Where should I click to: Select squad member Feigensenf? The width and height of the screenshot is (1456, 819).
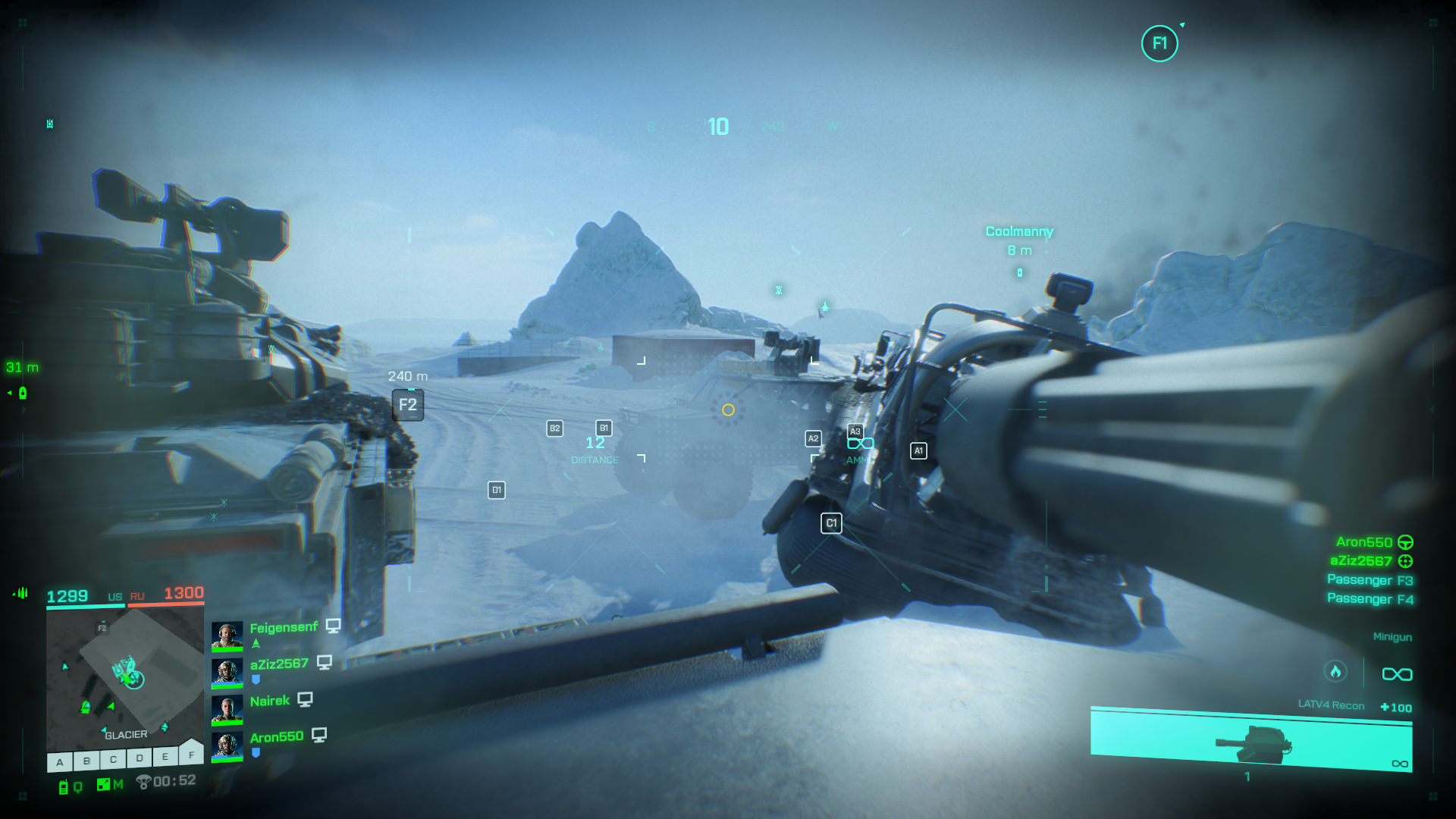[283, 628]
